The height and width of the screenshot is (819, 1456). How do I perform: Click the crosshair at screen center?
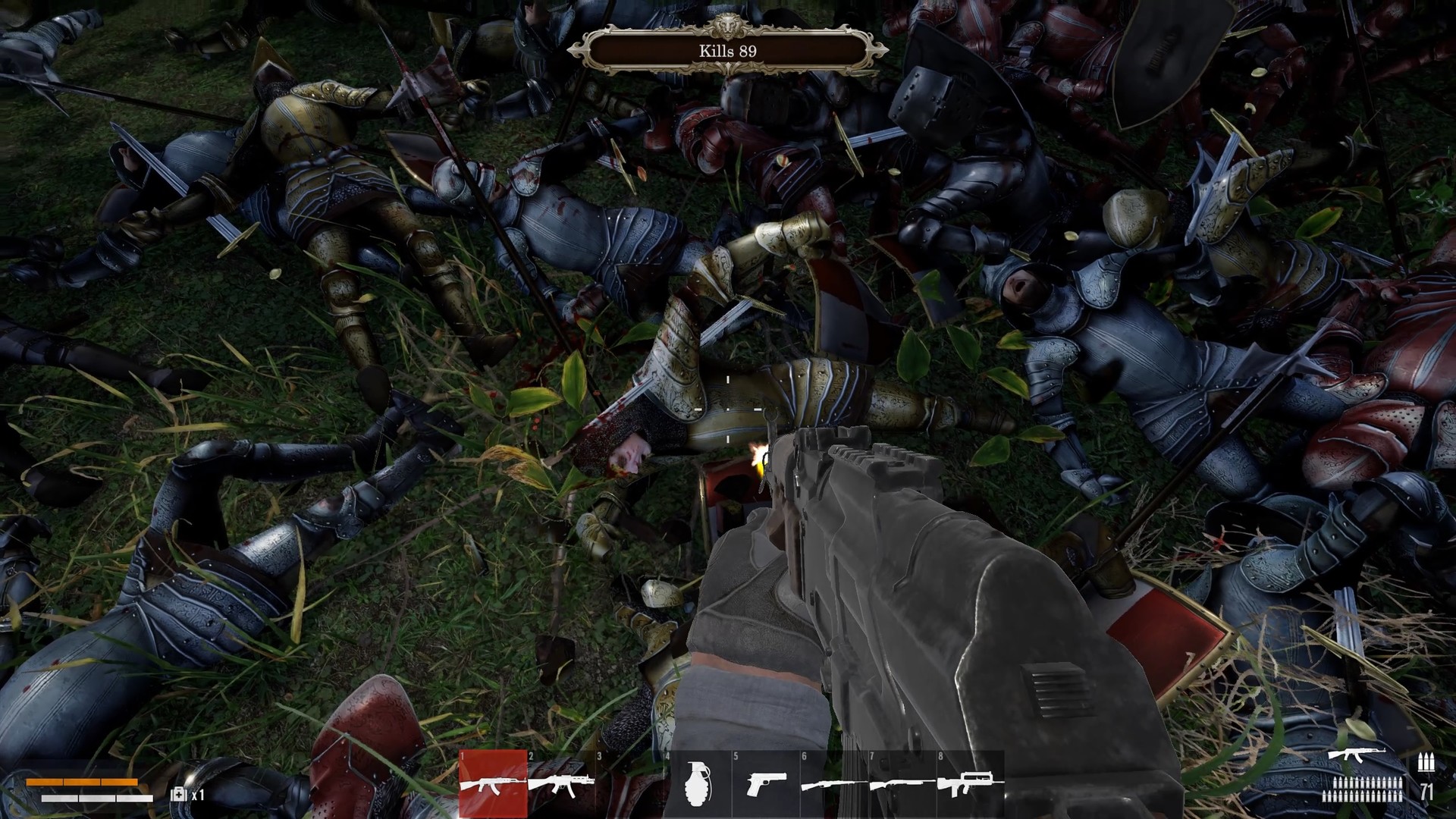point(726,409)
